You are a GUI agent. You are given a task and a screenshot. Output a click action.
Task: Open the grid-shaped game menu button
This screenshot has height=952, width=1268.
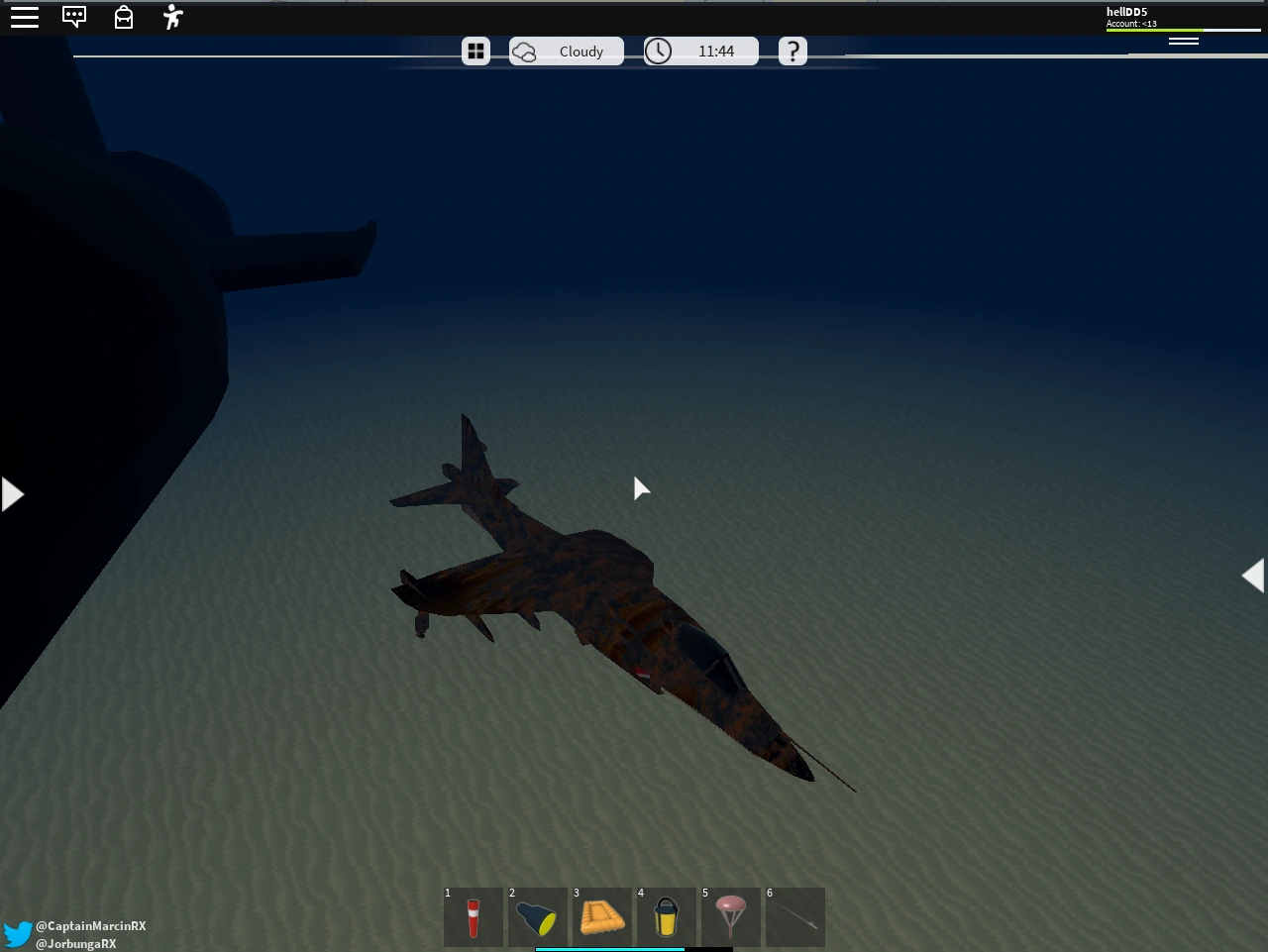point(475,51)
